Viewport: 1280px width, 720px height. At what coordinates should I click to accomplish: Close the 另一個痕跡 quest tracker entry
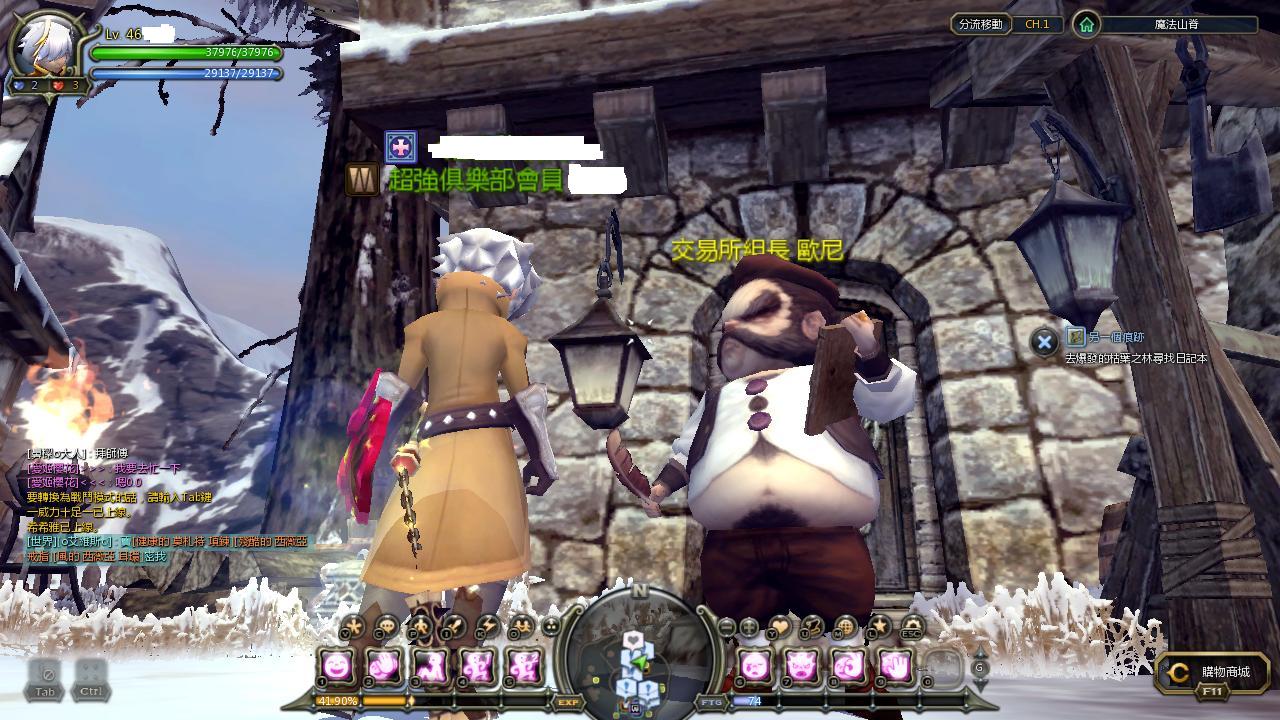pyautogui.click(x=1044, y=342)
